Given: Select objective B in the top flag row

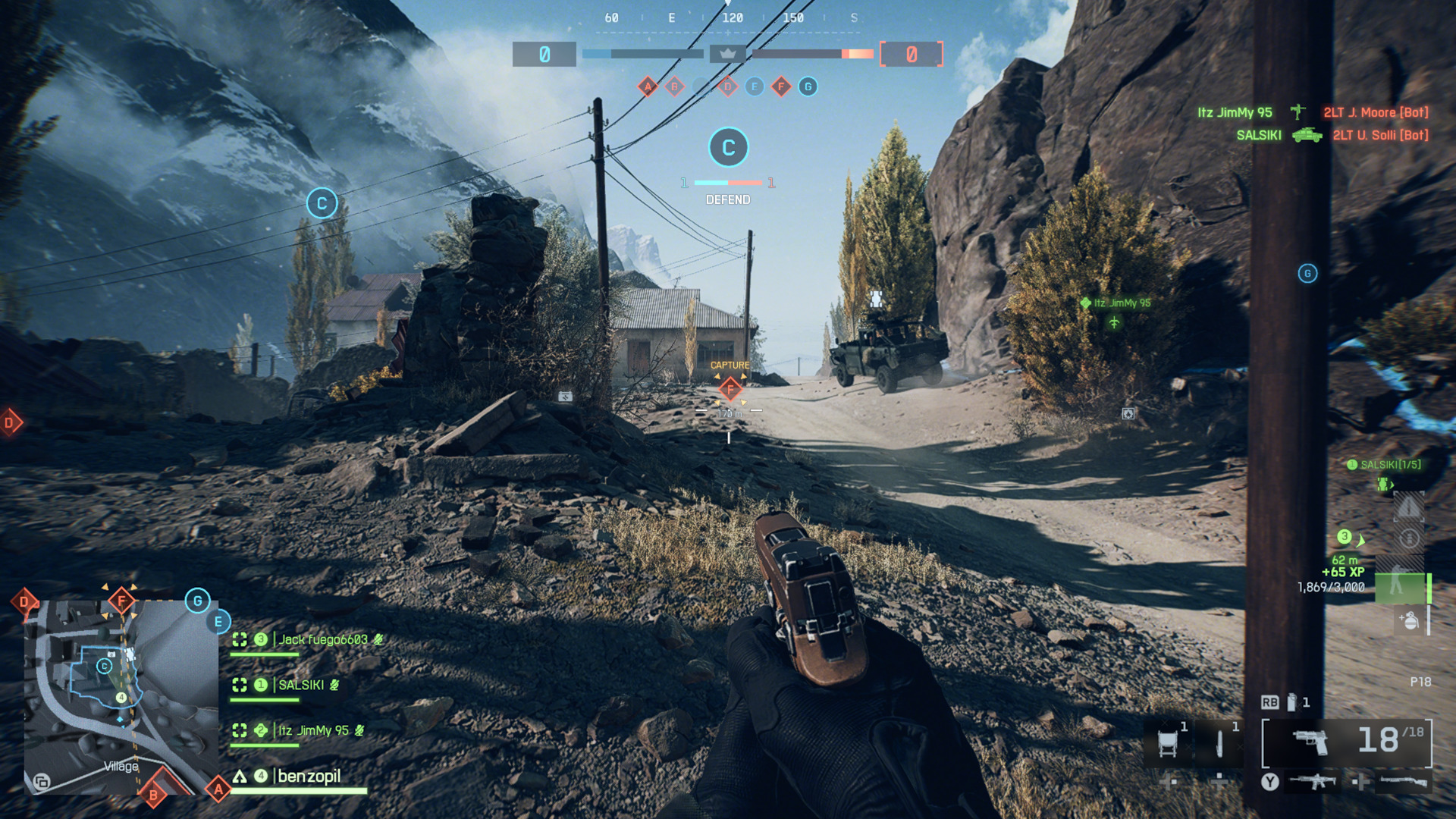Looking at the screenshot, I should pos(674,86).
